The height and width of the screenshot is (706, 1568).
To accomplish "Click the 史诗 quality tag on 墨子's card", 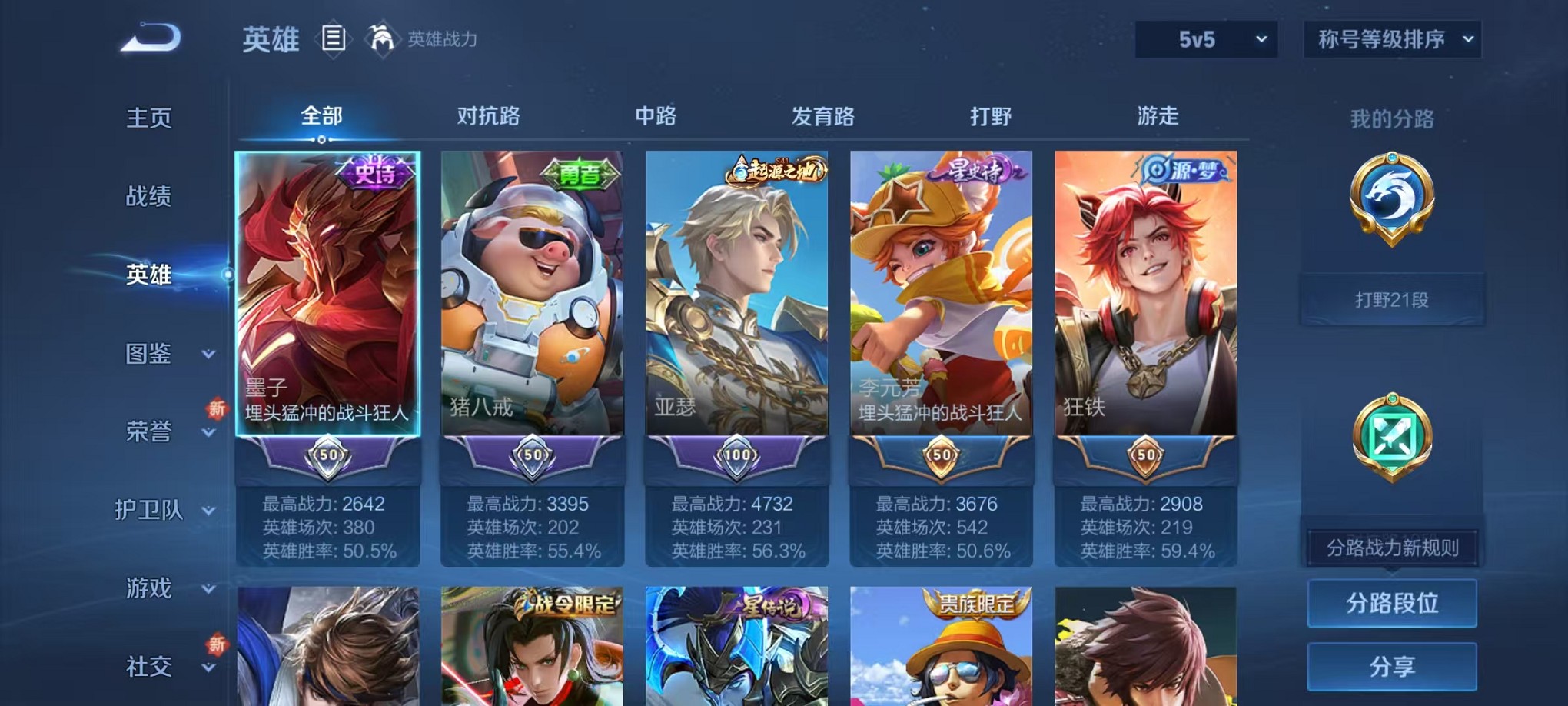I will [380, 173].
